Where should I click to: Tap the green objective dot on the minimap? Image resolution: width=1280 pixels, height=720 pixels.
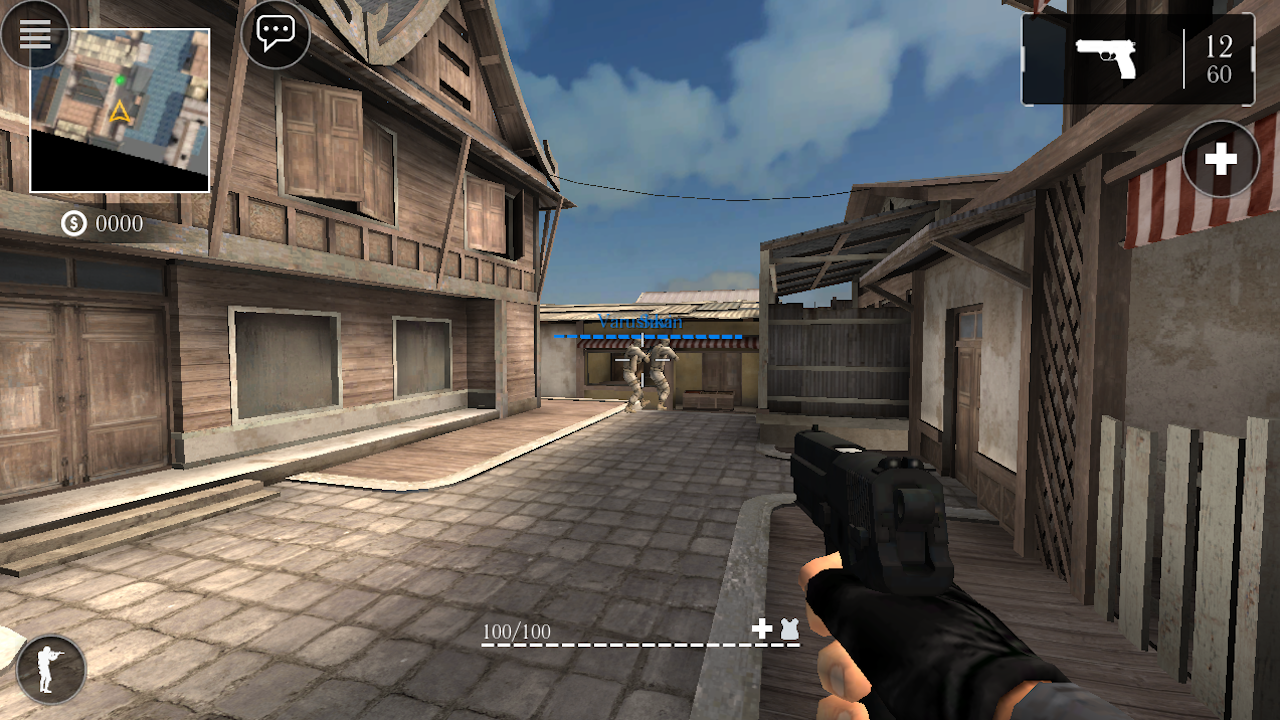point(120,80)
